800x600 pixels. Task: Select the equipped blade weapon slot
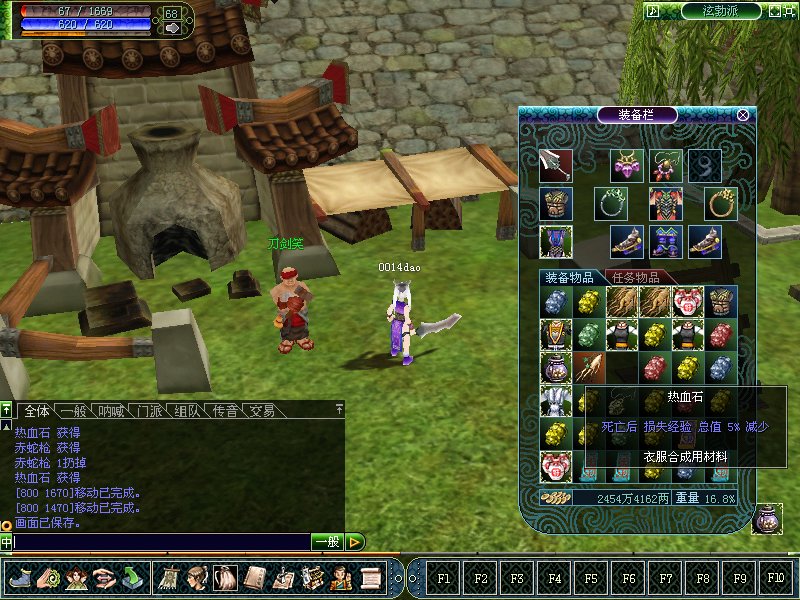click(555, 165)
